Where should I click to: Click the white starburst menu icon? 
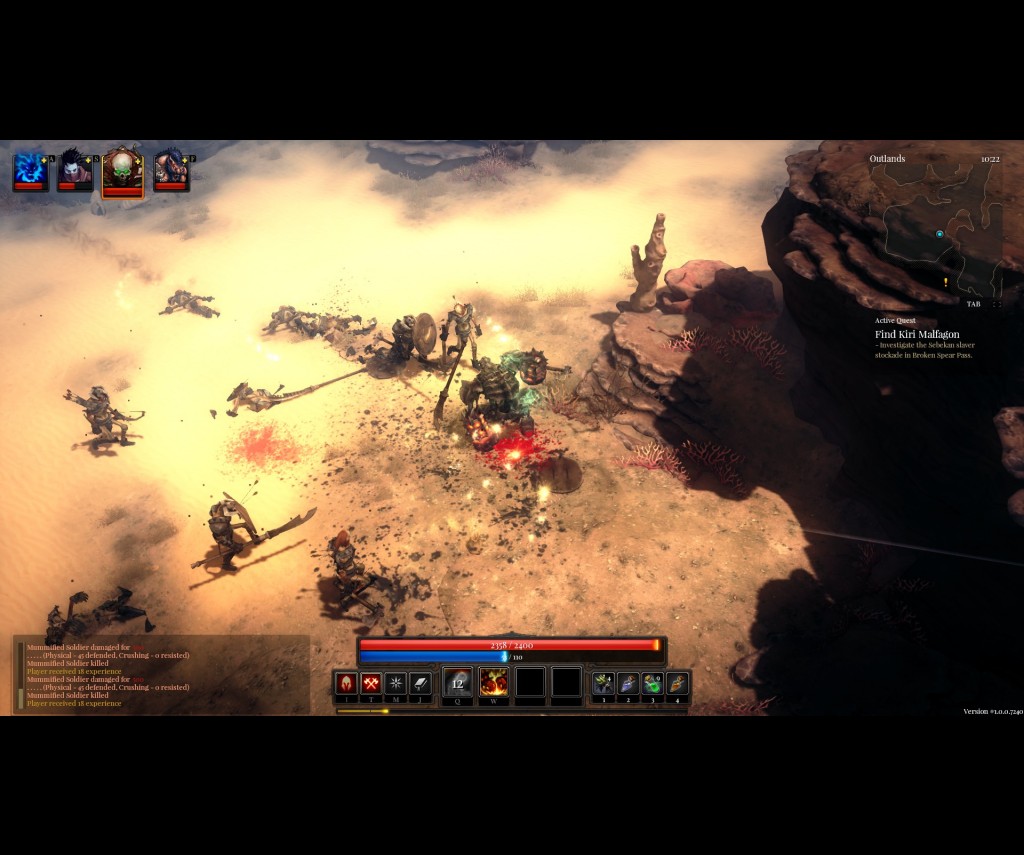396,683
